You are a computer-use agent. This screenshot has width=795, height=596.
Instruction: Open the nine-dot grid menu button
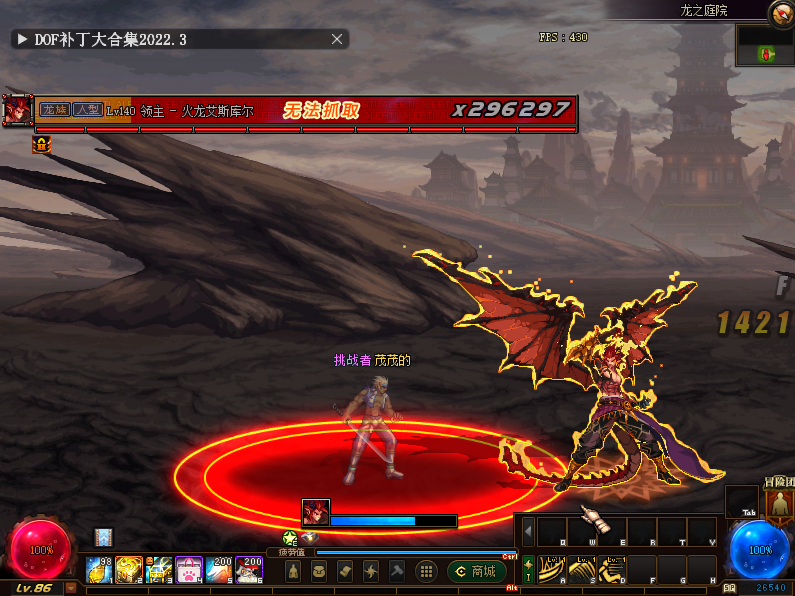pyautogui.click(x=425, y=571)
